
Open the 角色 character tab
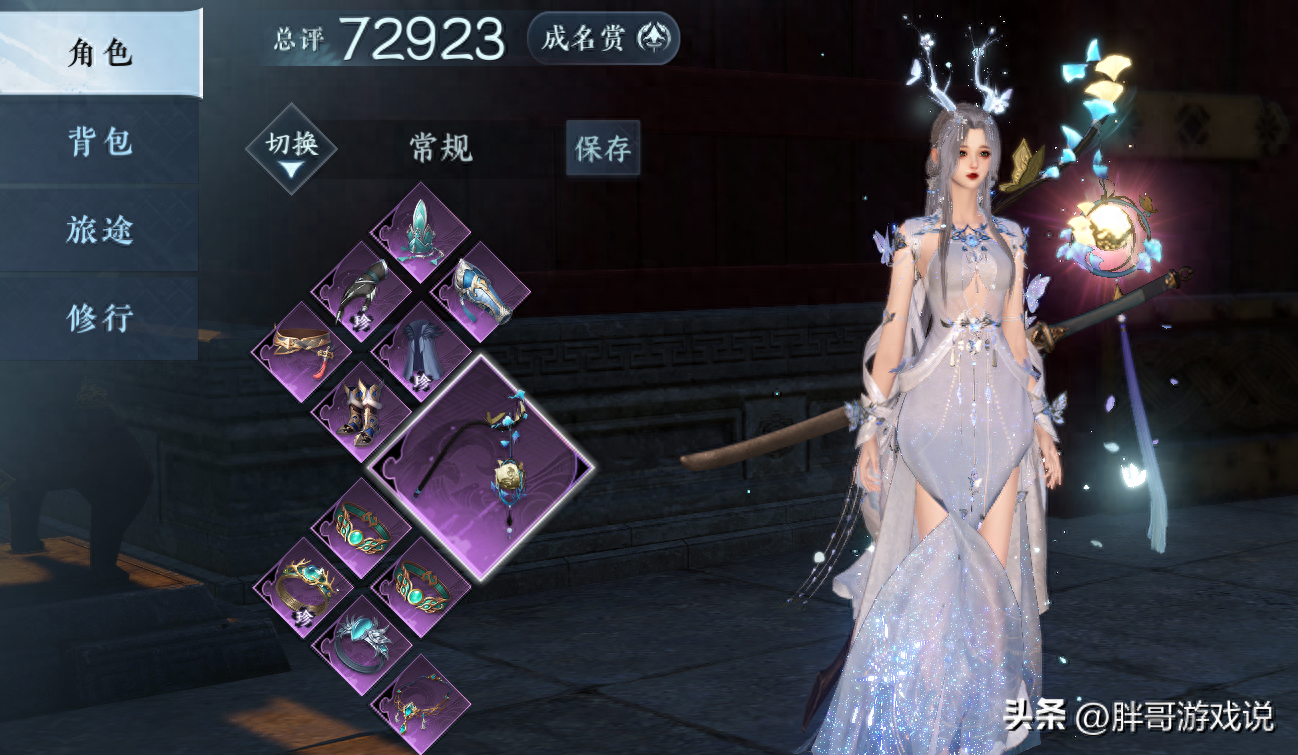pyautogui.click(x=100, y=53)
